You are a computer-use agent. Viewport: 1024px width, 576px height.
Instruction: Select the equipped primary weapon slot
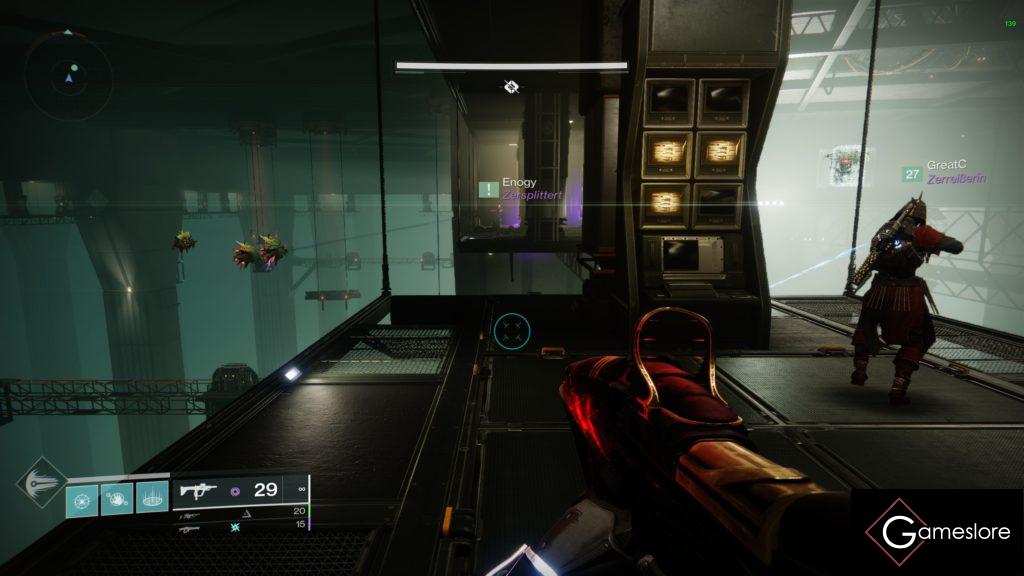(x=240, y=490)
